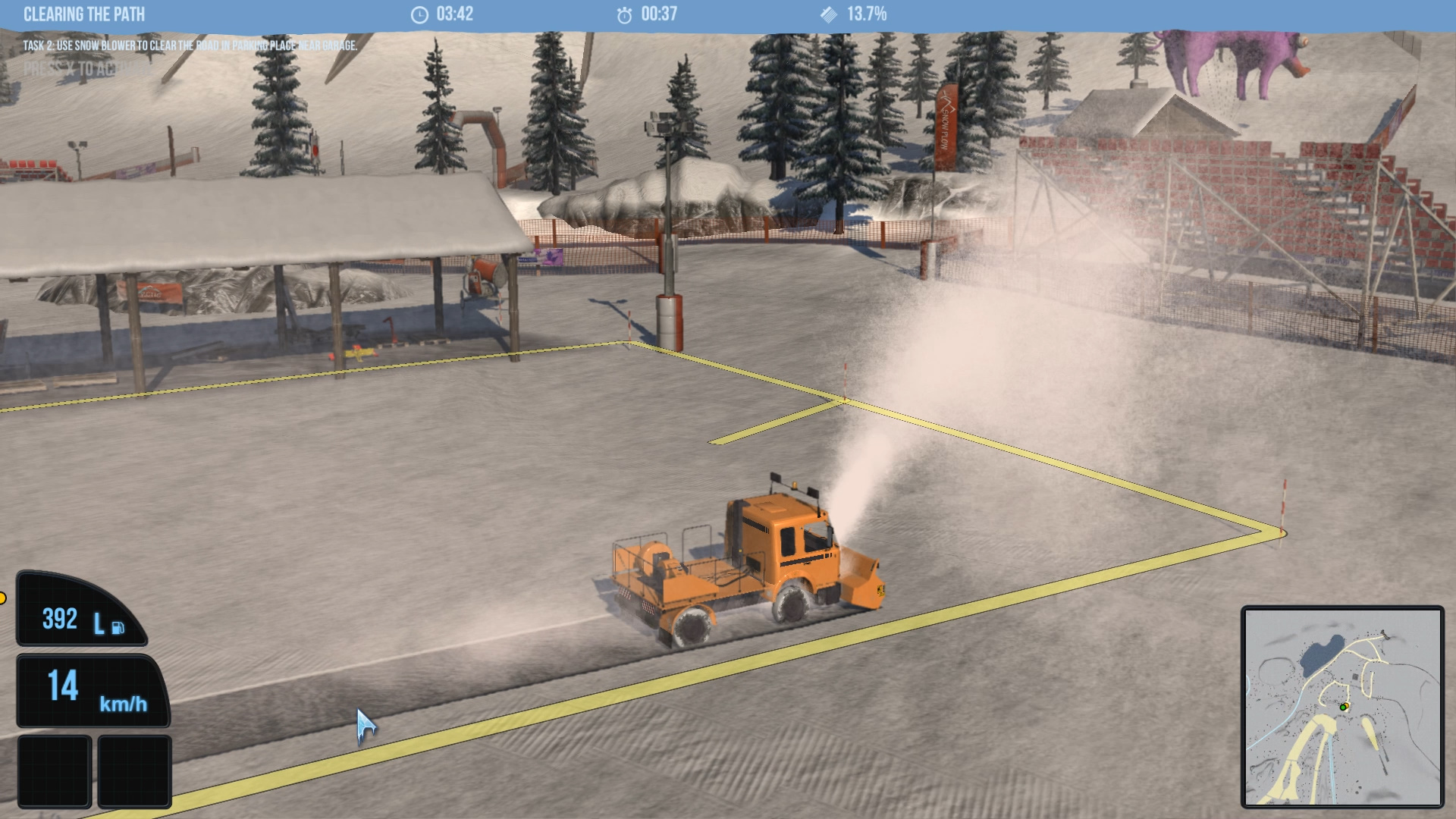Image resolution: width=1456 pixels, height=819 pixels.
Task: Toggle the lower-left empty HUD panel
Action: pos(55,770)
